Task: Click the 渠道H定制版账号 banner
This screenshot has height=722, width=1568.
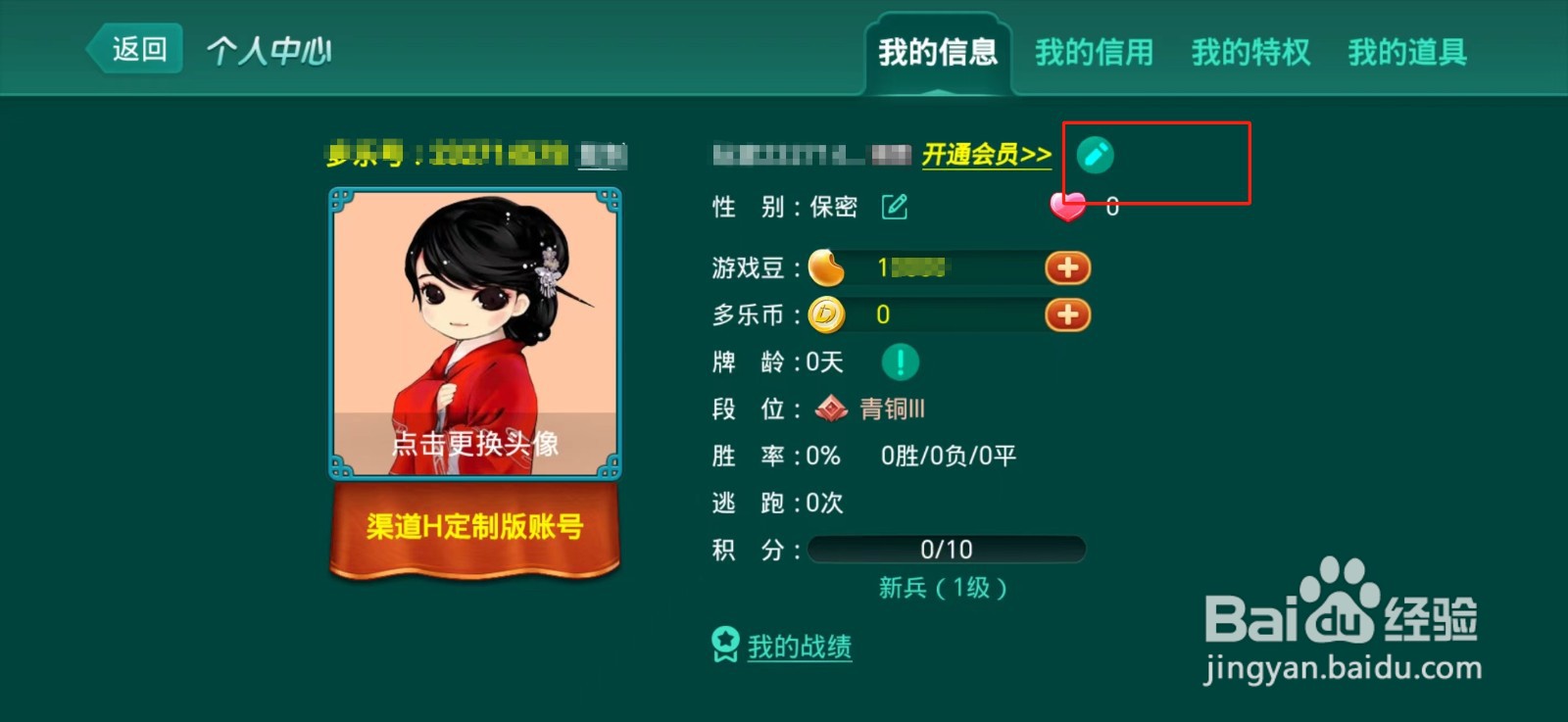Action: (473, 527)
